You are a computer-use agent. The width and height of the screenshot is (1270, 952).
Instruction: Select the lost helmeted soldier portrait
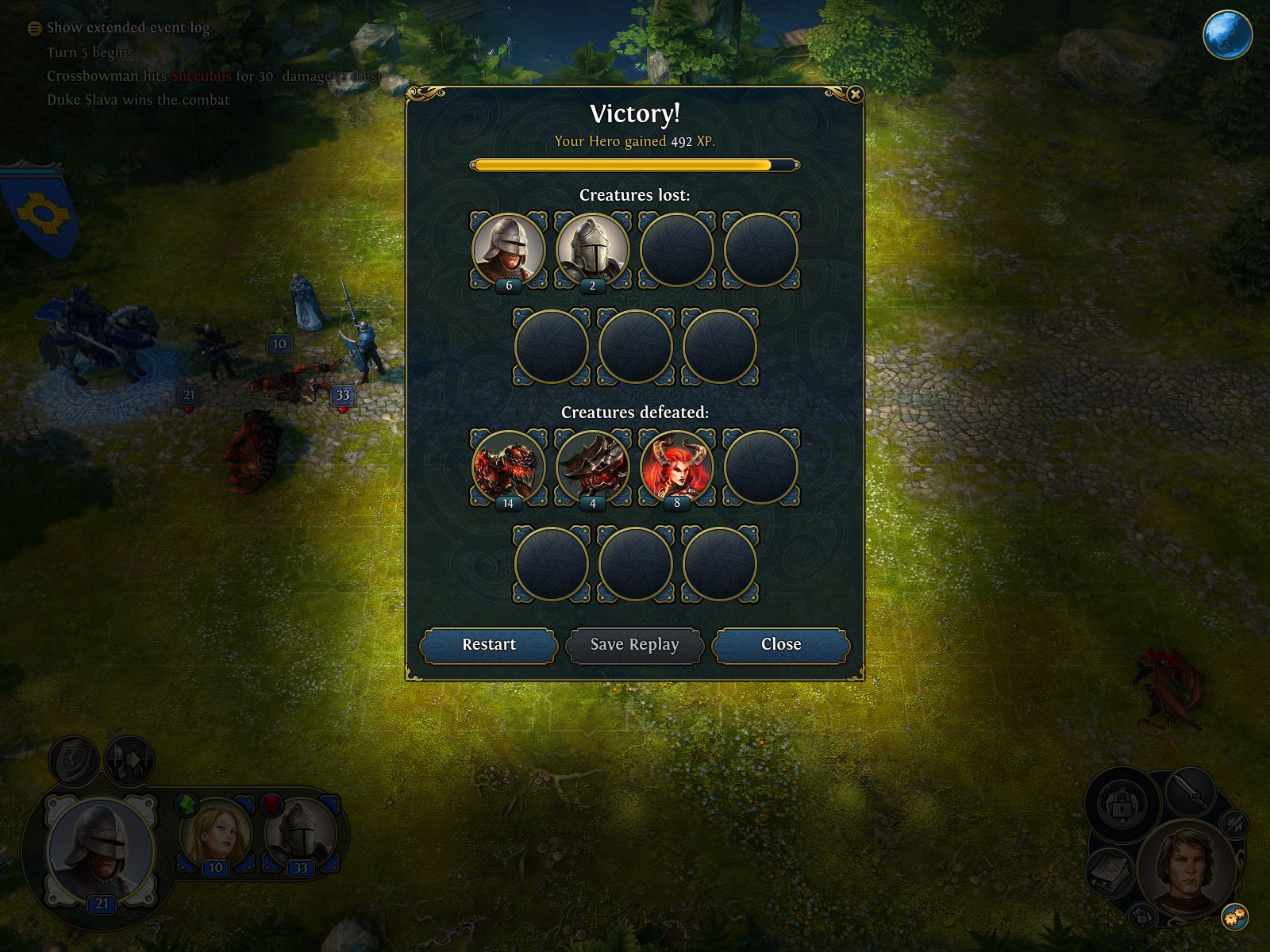pos(509,248)
